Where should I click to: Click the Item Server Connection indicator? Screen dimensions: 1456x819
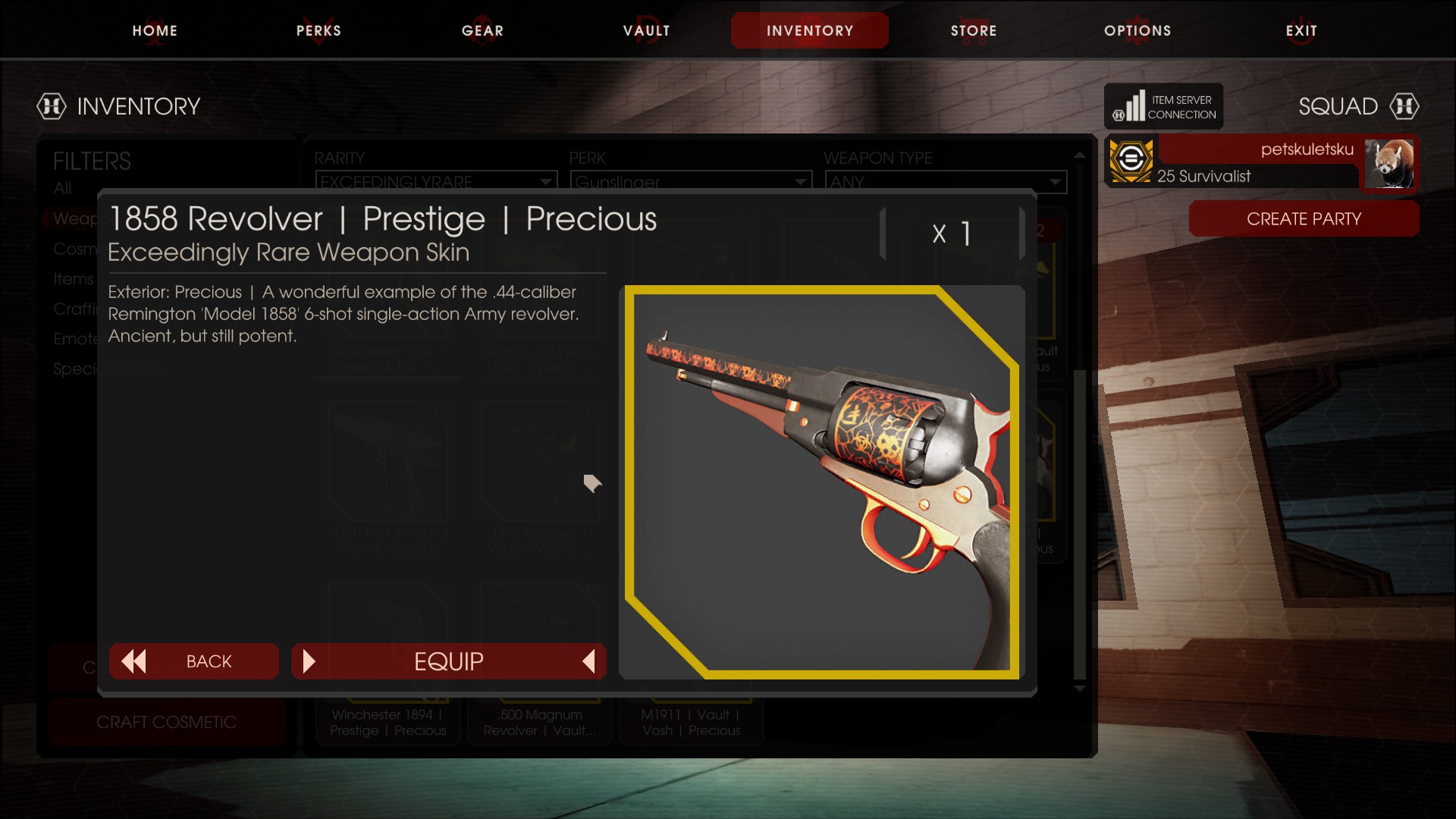[x=1163, y=107]
